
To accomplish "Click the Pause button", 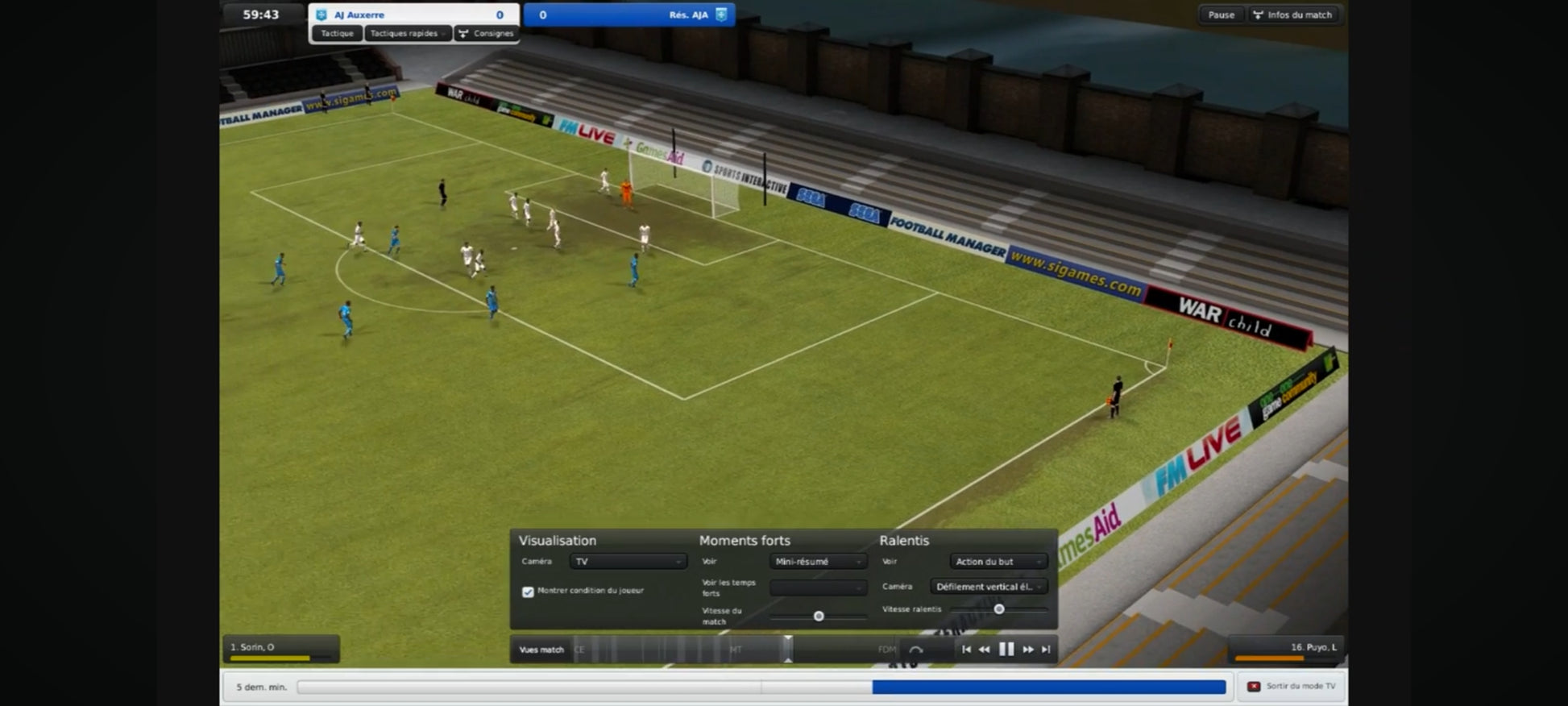I will click(1221, 15).
